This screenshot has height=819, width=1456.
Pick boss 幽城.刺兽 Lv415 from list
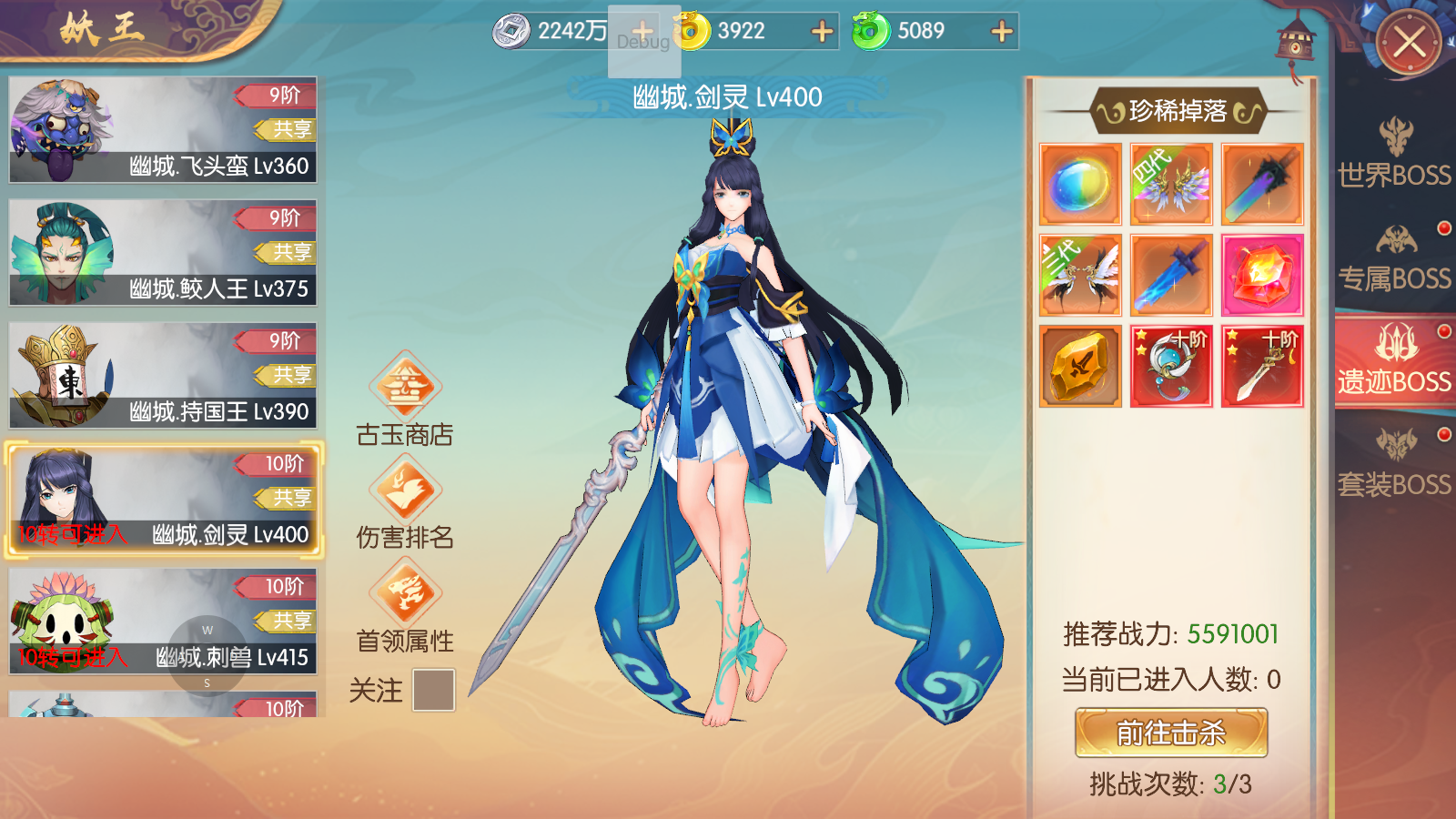(x=163, y=622)
